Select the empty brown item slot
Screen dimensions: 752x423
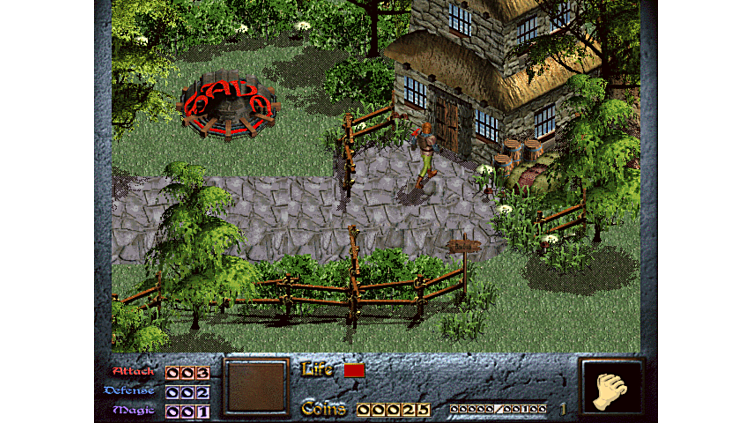(256, 387)
